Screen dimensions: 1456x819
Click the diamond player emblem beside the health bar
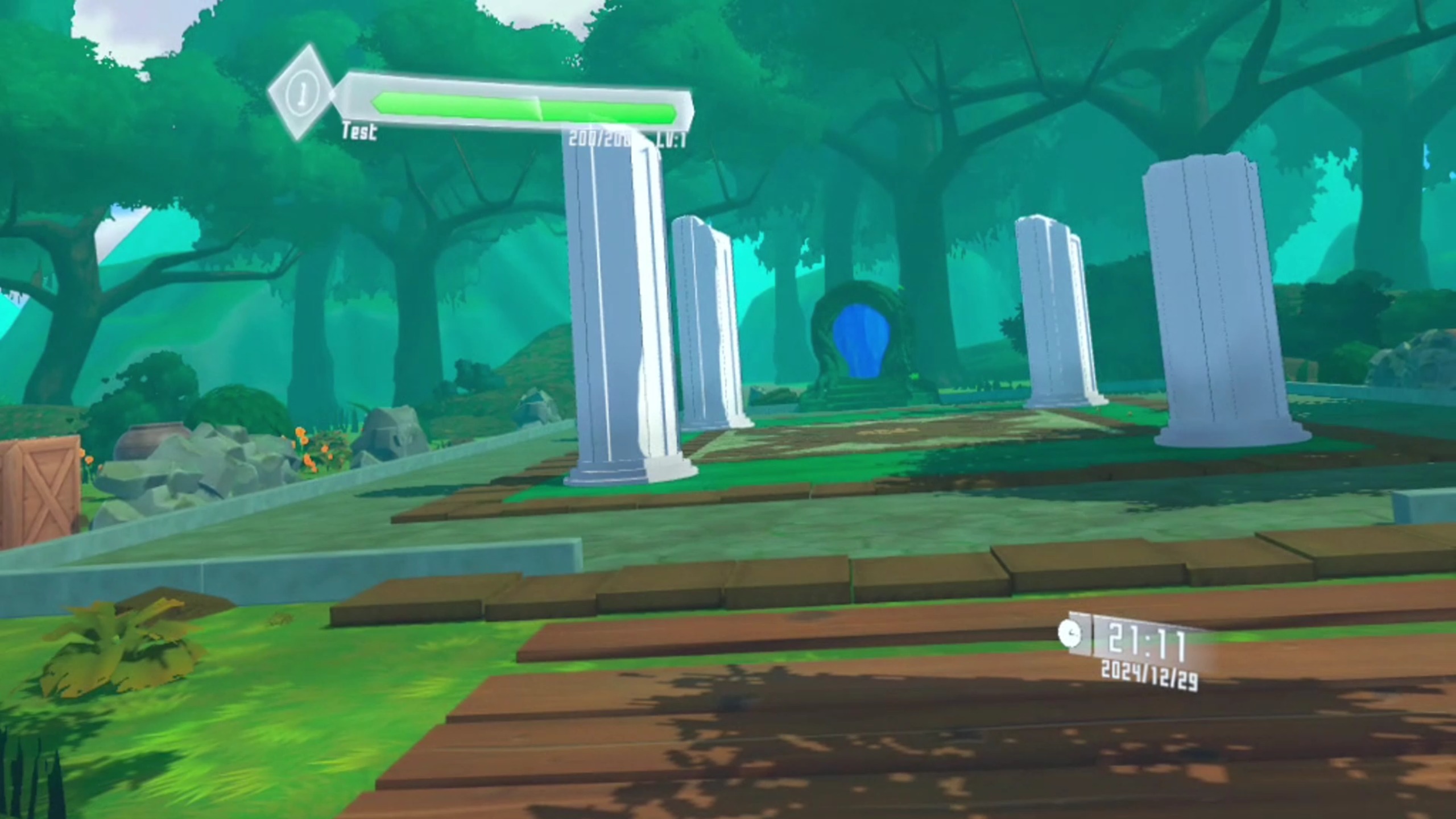click(x=301, y=92)
